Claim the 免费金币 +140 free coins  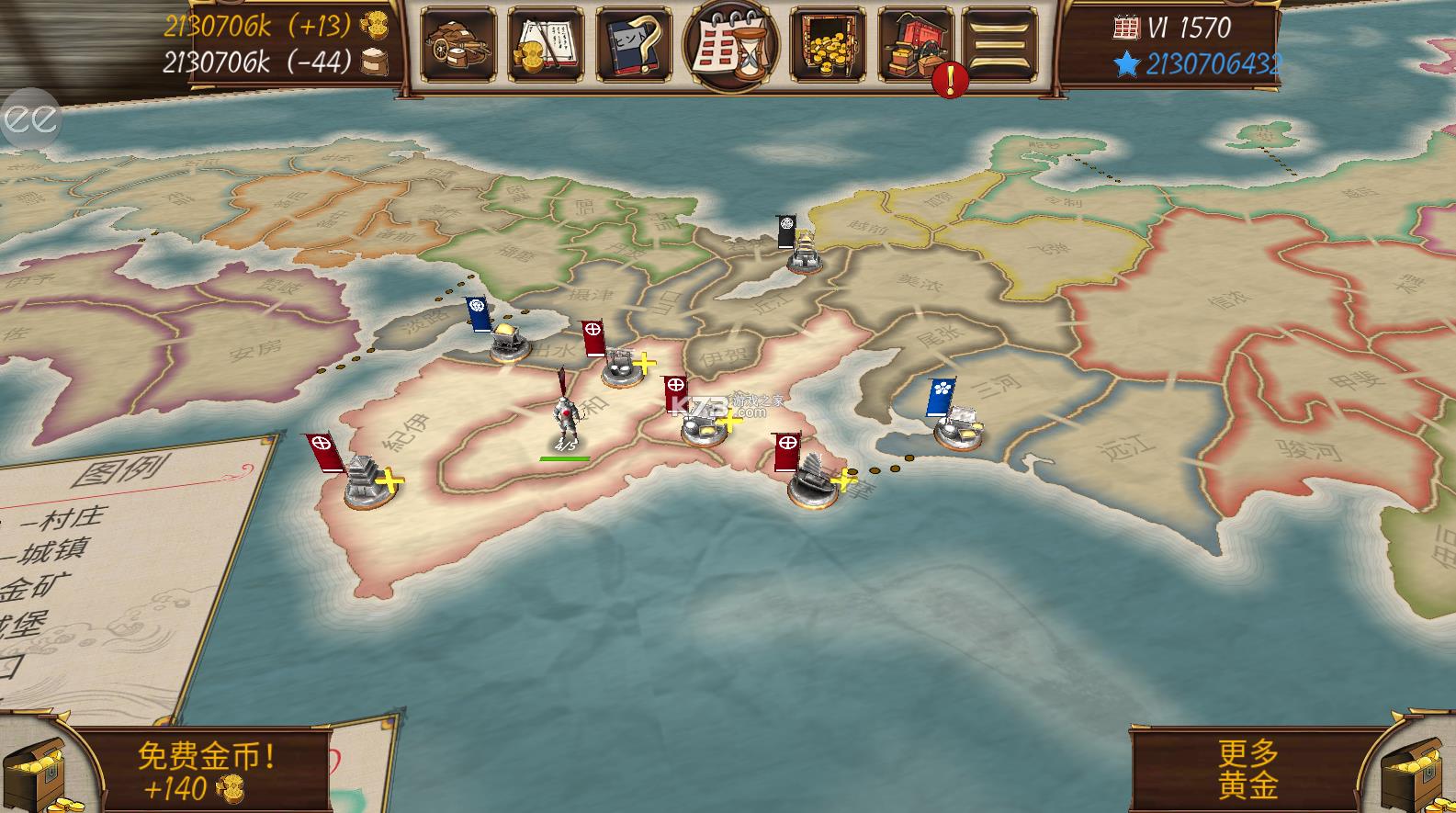click(205, 772)
